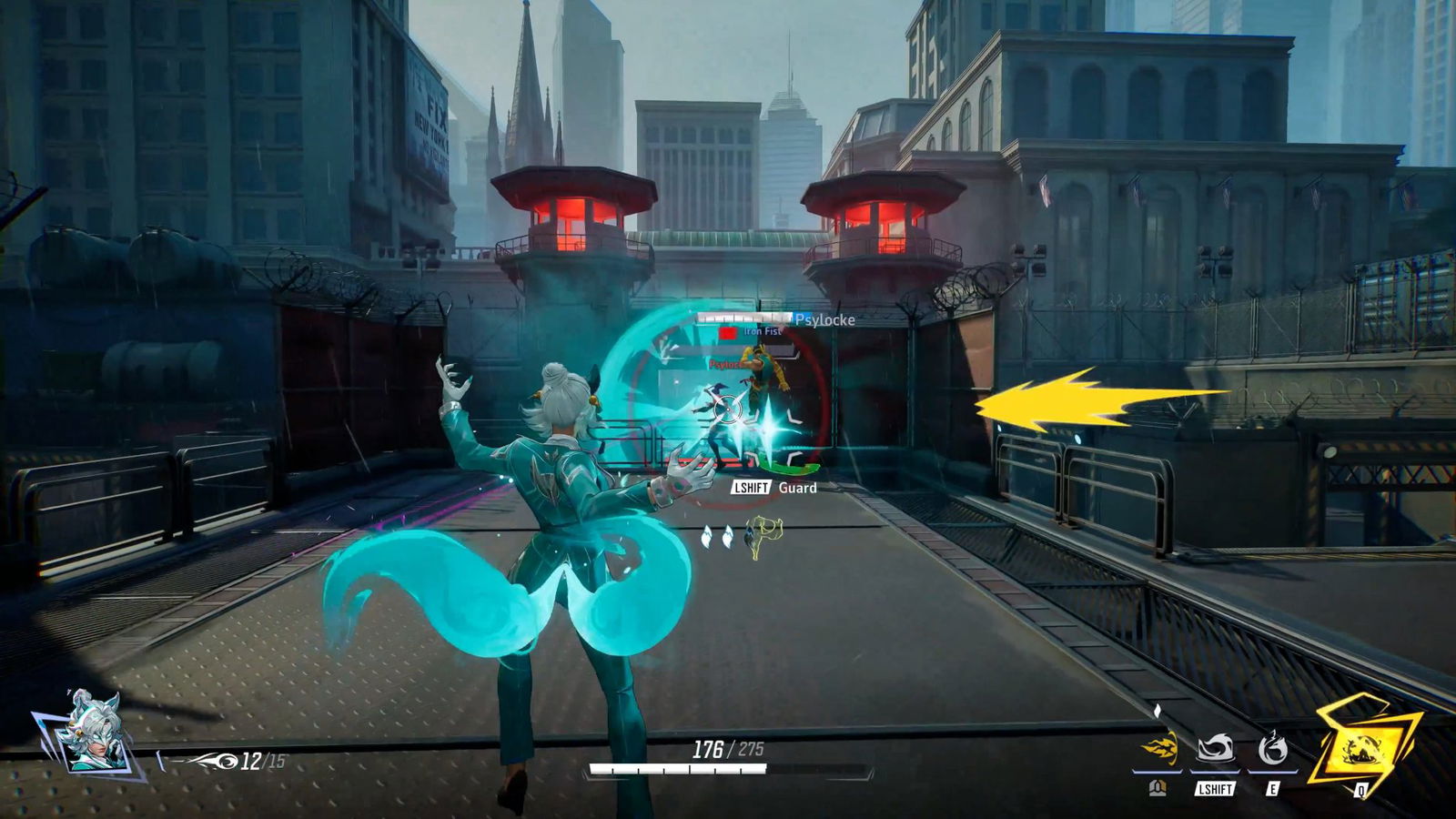Use the fox spirit swirl ability
Image resolution: width=1456 pixels, height=819 pixels.
click(1272, 750)
